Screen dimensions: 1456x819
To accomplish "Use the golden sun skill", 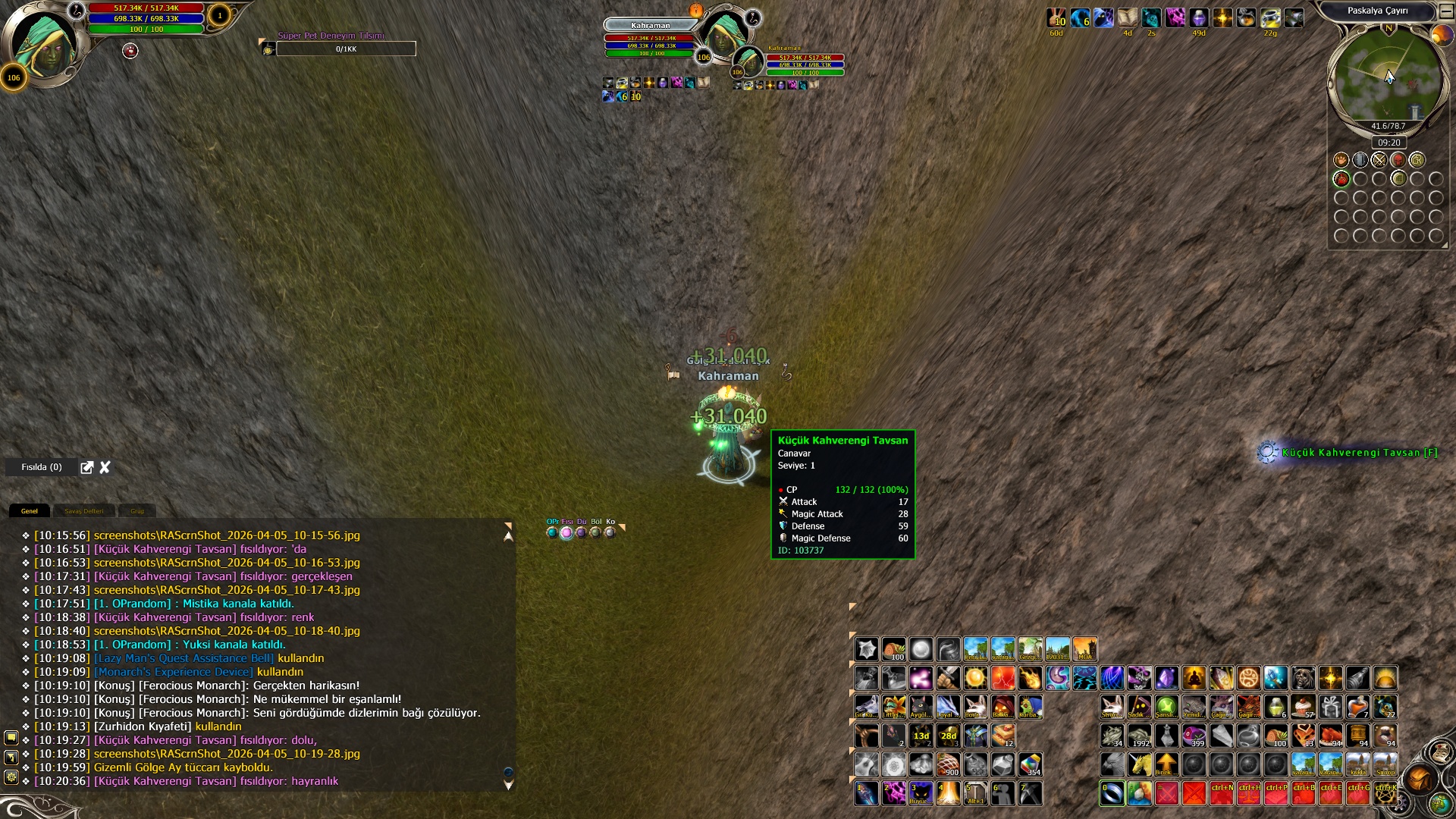I will (x=975, y=678).
